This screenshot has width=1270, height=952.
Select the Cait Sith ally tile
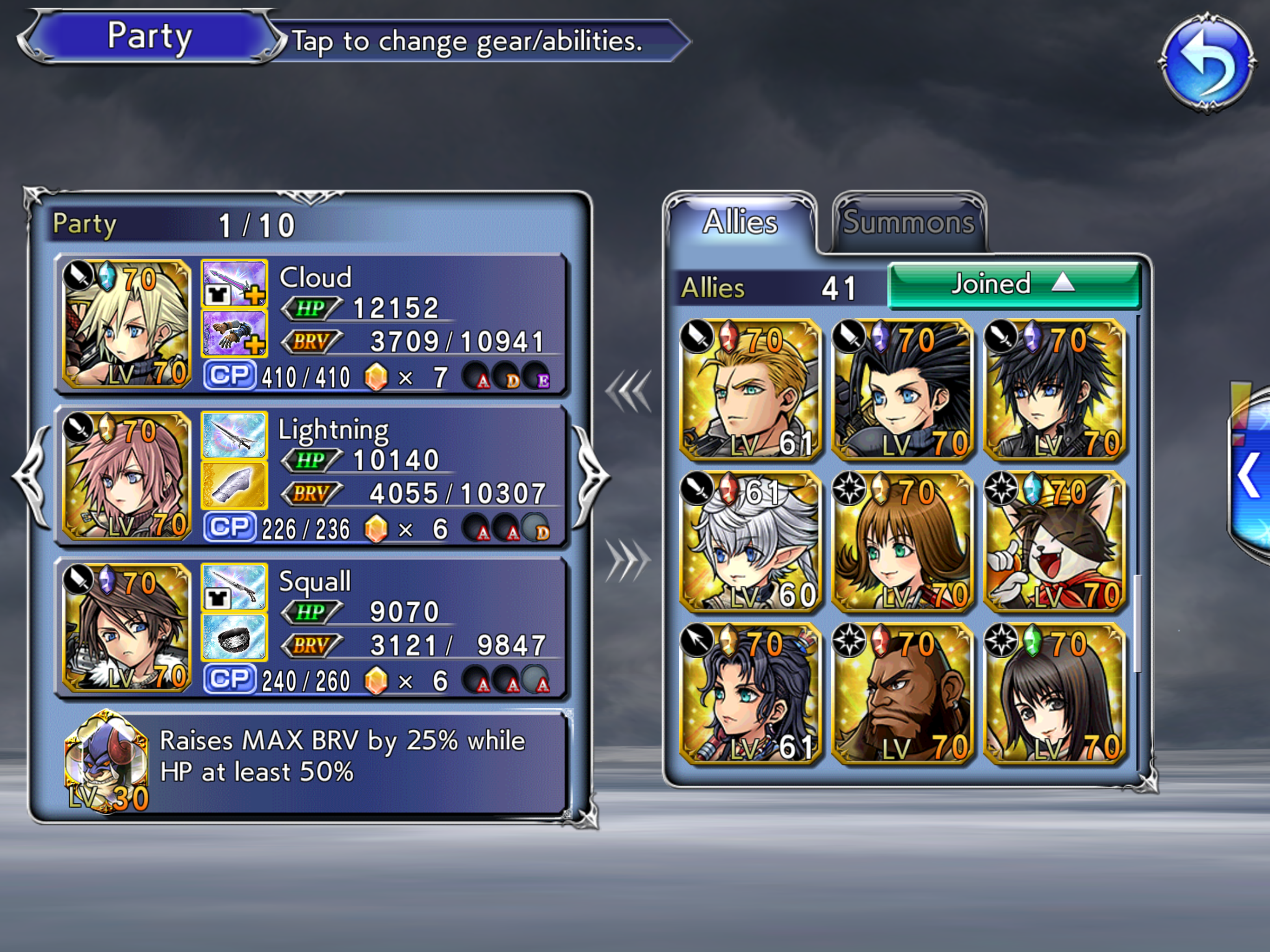[1054, 542]
